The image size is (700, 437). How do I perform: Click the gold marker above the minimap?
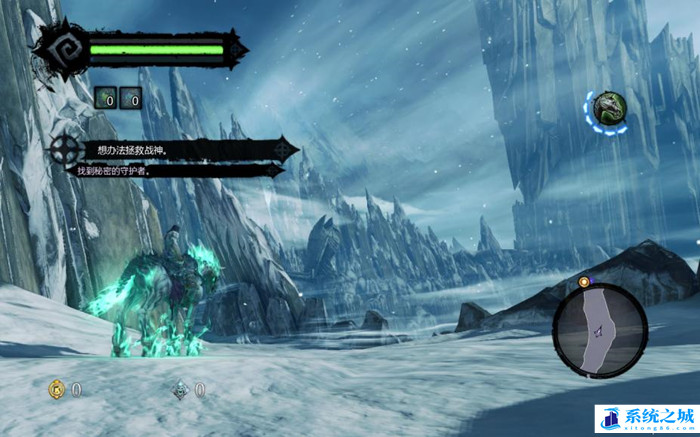[584, 281]
